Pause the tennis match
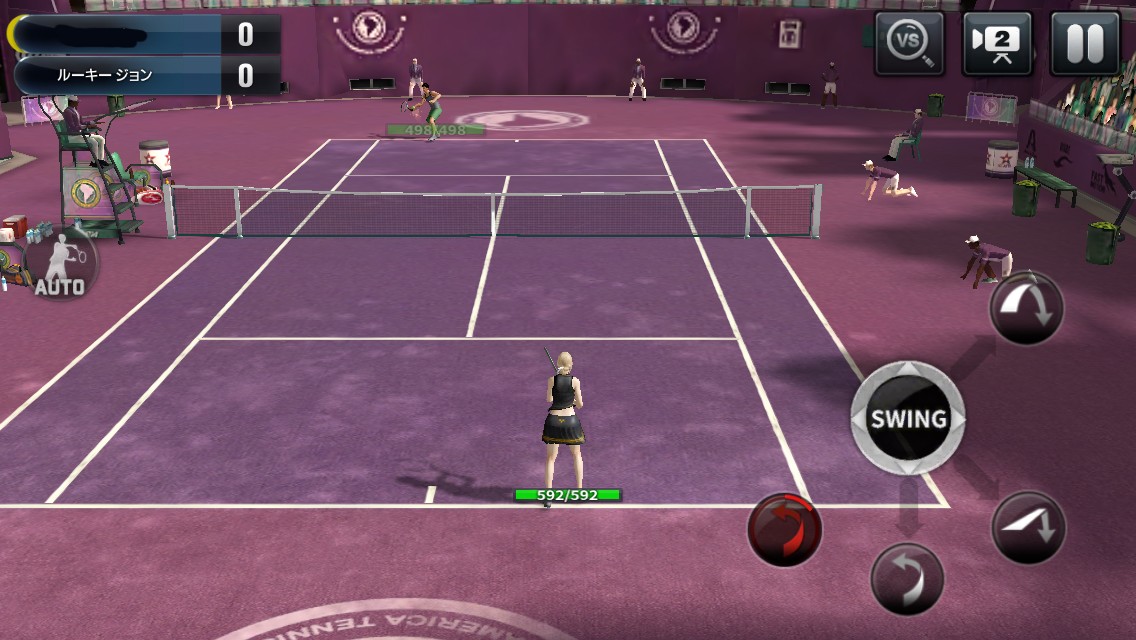 click(x=1084, y=44)
